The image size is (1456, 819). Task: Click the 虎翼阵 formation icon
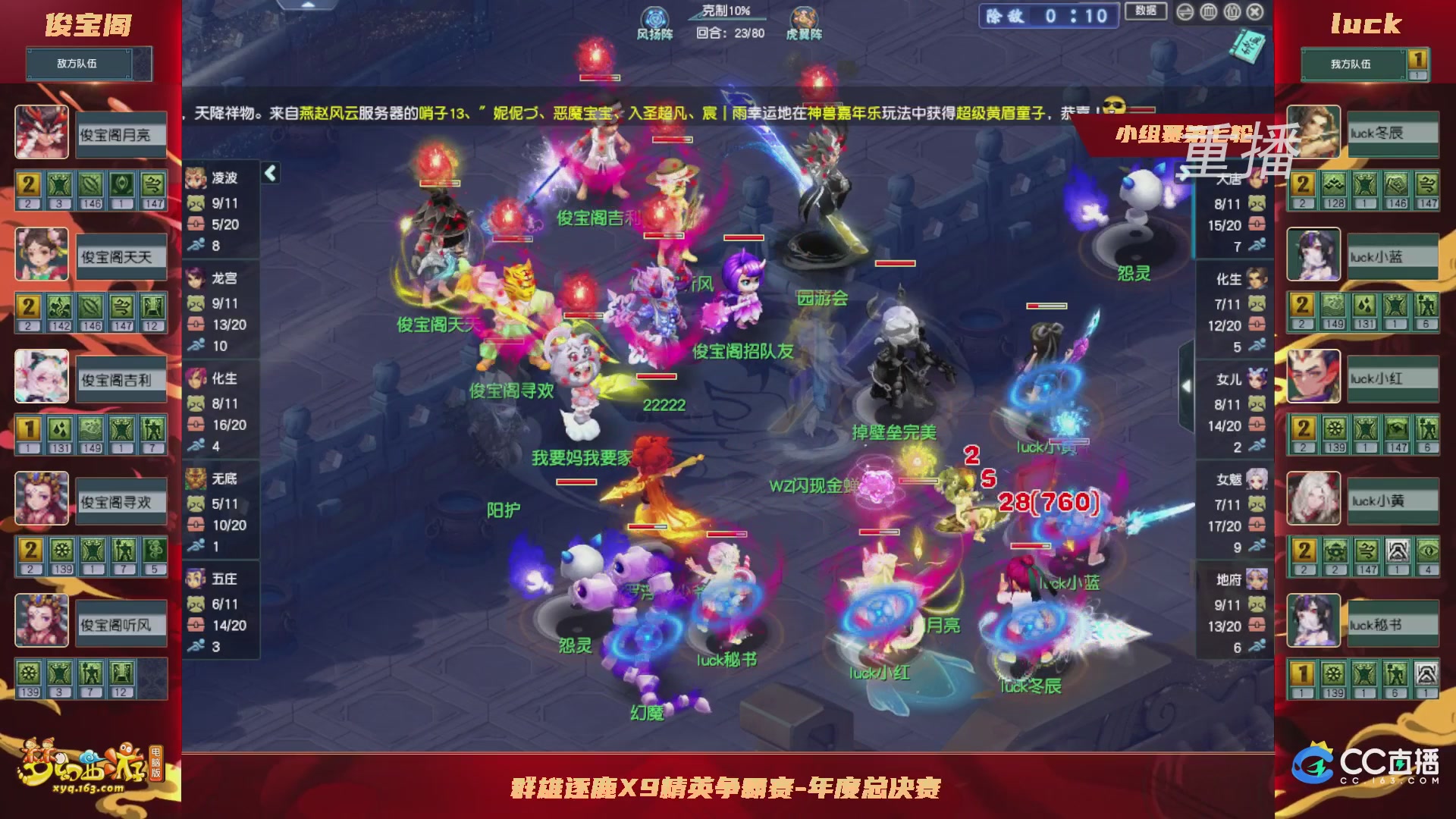[x=805, y=17]
